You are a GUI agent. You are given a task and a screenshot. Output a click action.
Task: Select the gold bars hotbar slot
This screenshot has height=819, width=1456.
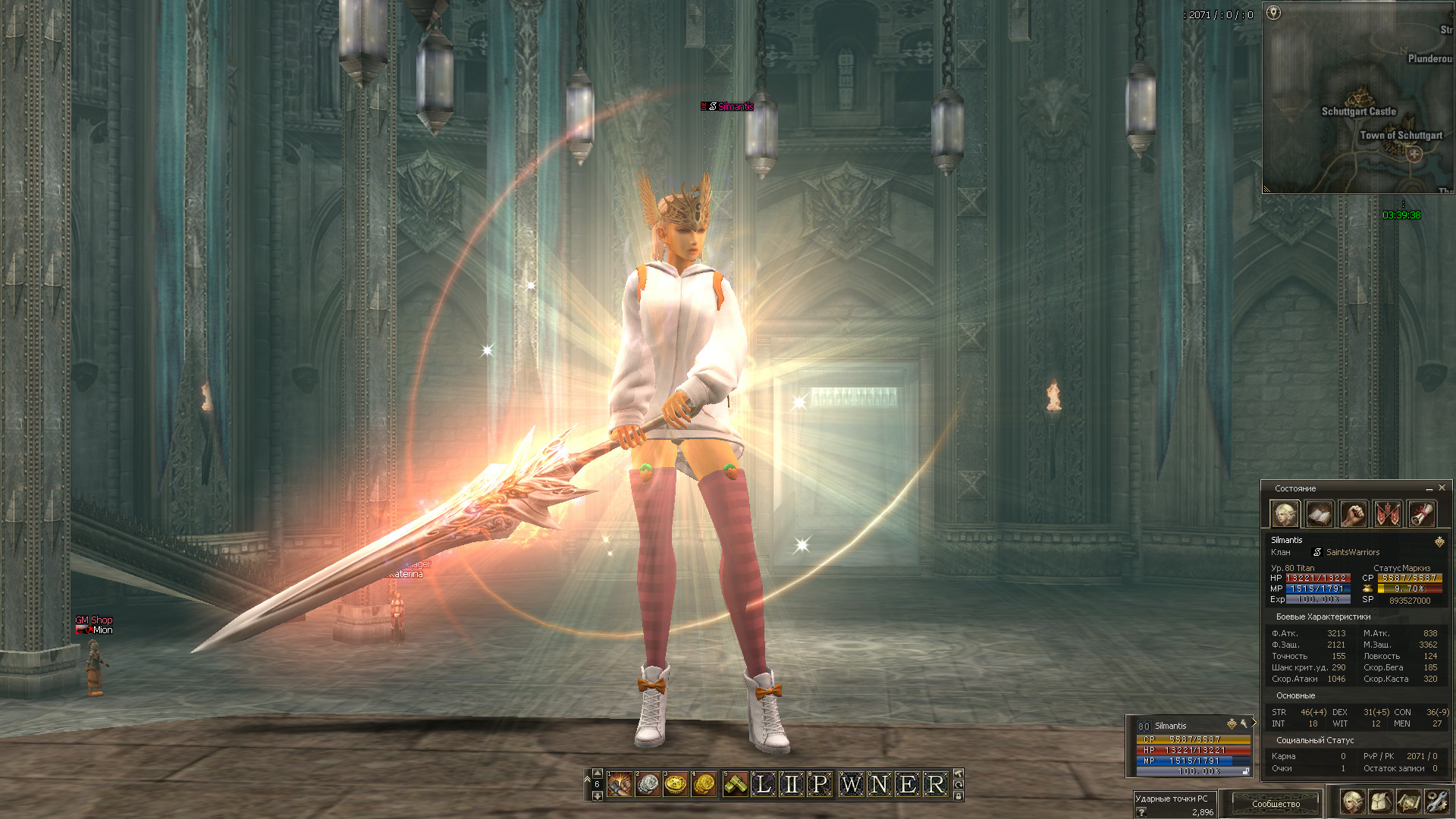pyautogui.click(x=736, y=784)
